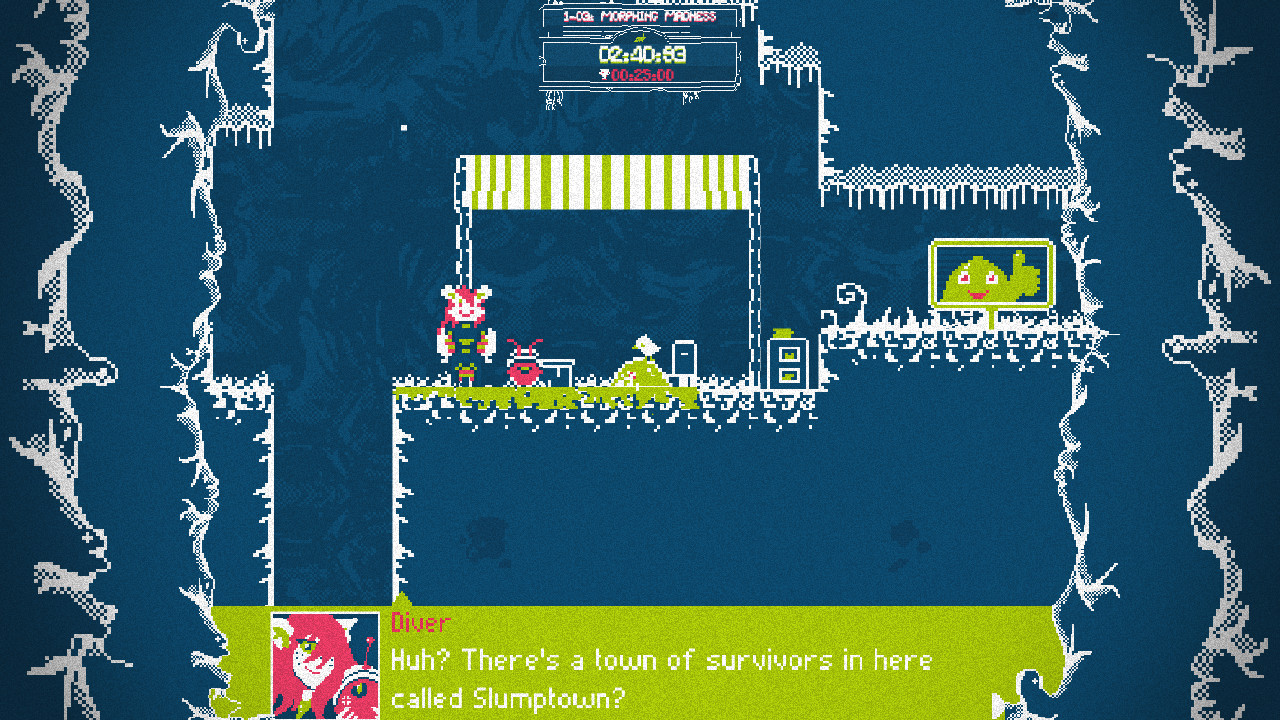Click the jar on the ledge beside the shop

coord(783,330)
